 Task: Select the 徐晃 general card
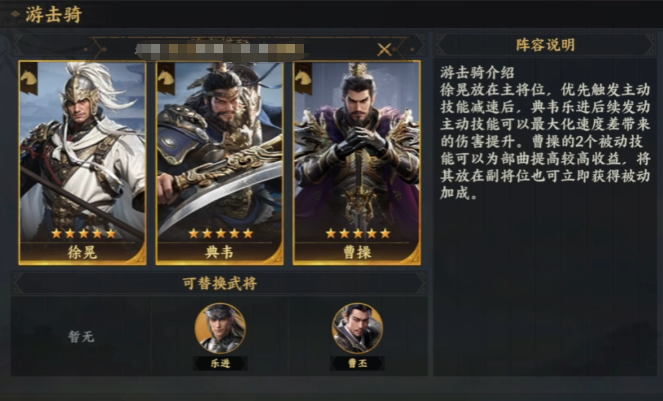coord(83,162)
